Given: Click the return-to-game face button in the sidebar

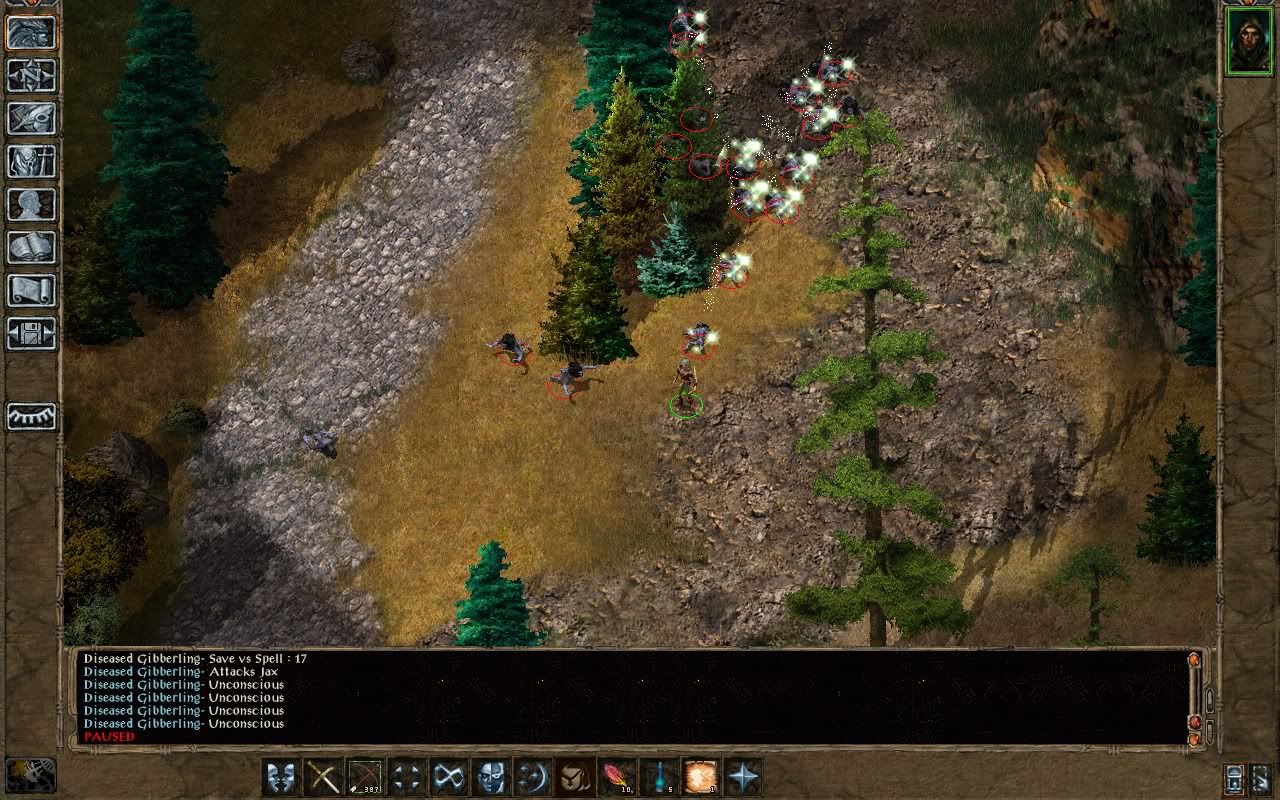Looking at the screenshot, I should click(32, 33).
